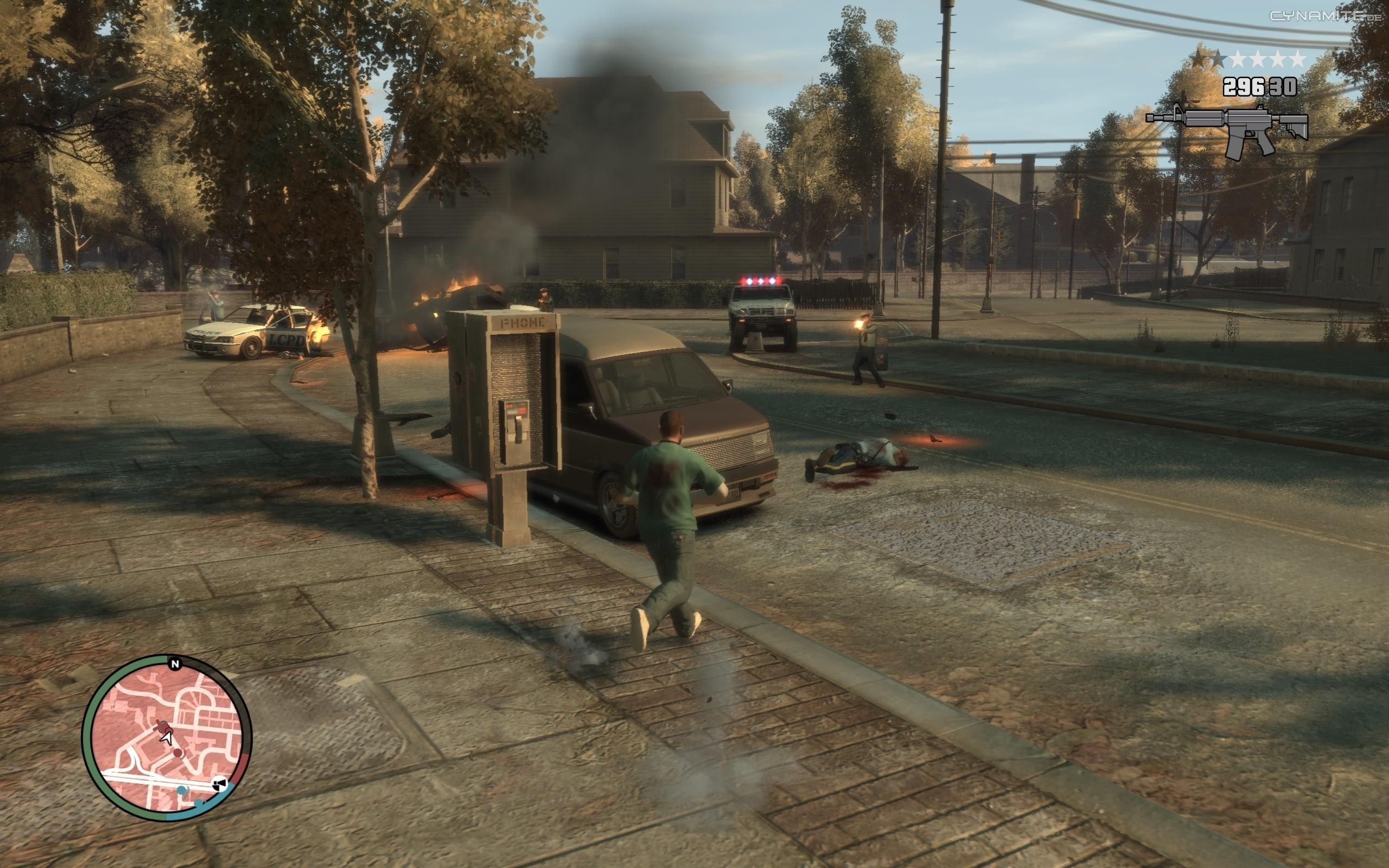Viewport: 1389px width, 868px height.
Task: Click the north N compass marker
Action: point(175,664)
